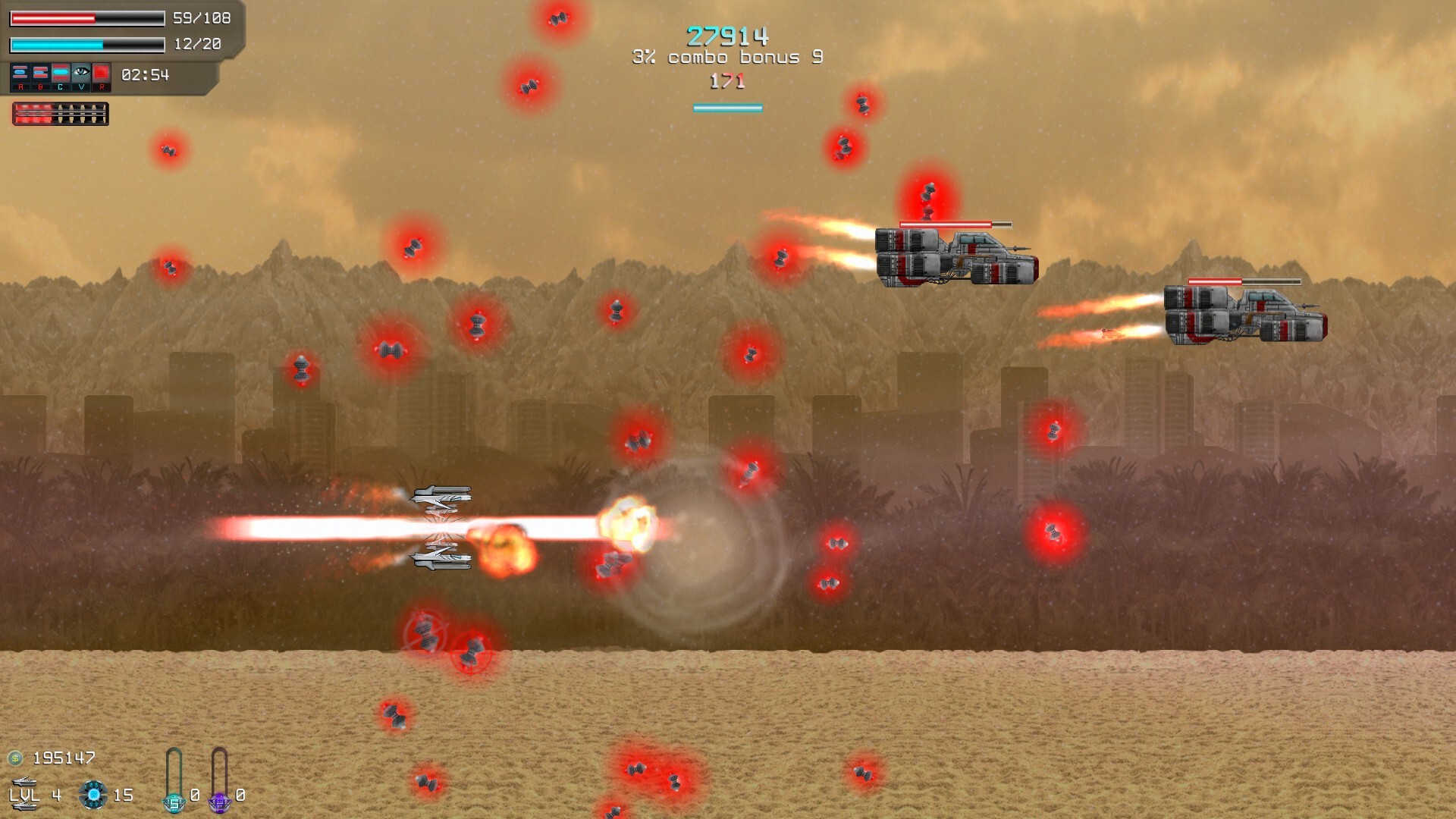This screenshot has width=1456, height=819.
Task: Click the red health bar showing 59/108
Action: pos(86,17)
